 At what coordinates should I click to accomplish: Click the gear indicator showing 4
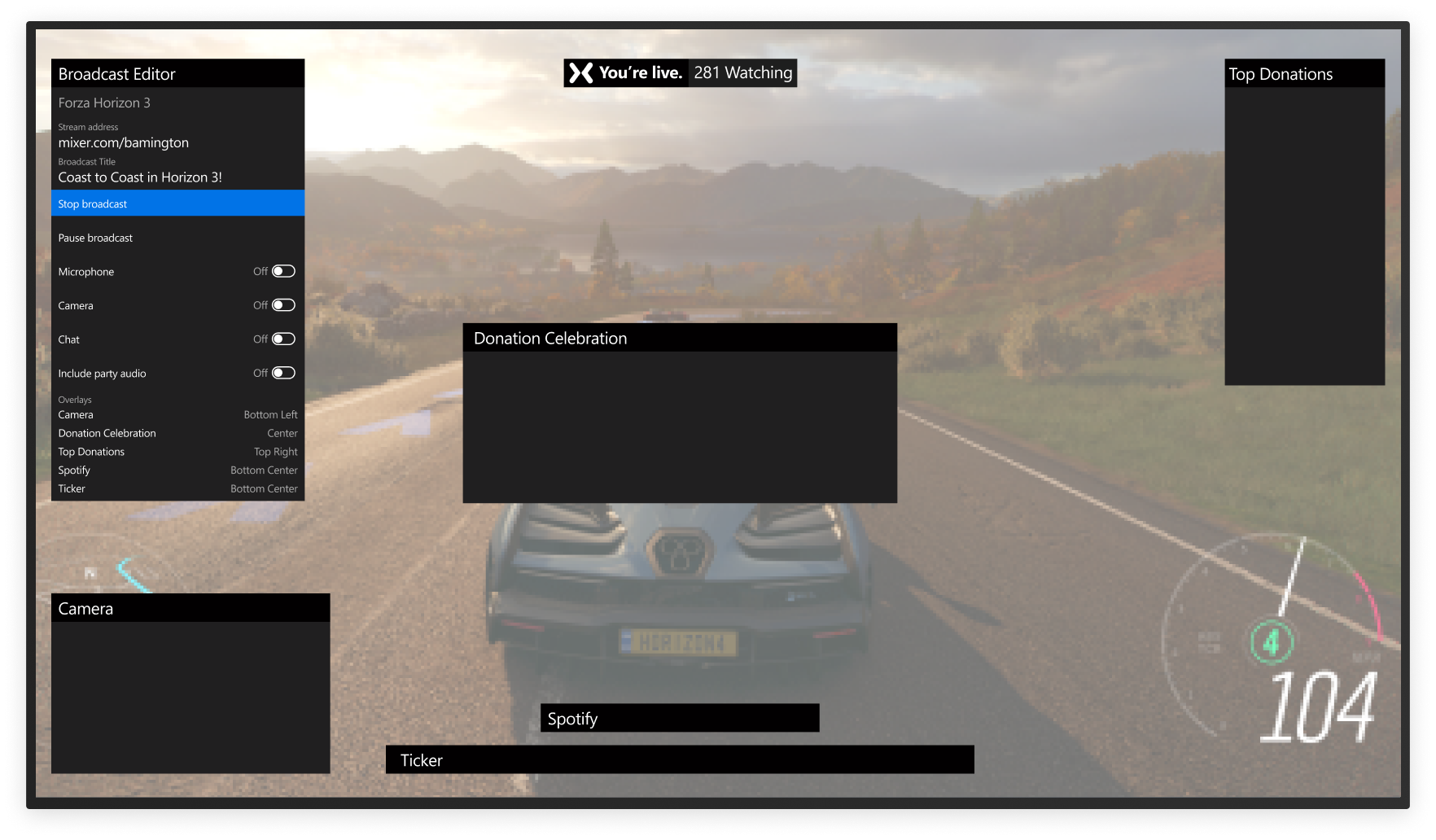click(1272, 642)
